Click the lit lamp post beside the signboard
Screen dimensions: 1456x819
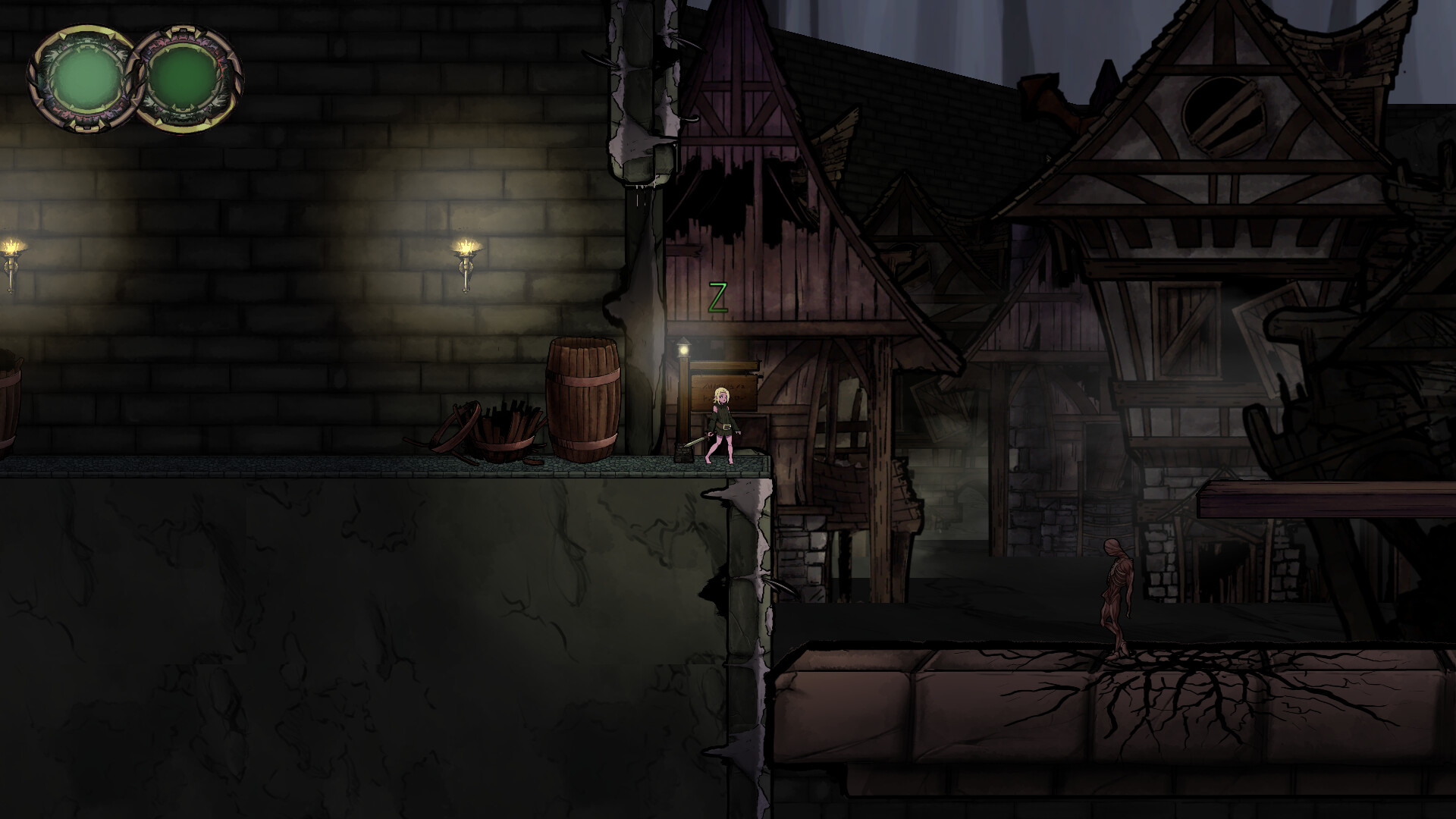(x=683, y=350)
